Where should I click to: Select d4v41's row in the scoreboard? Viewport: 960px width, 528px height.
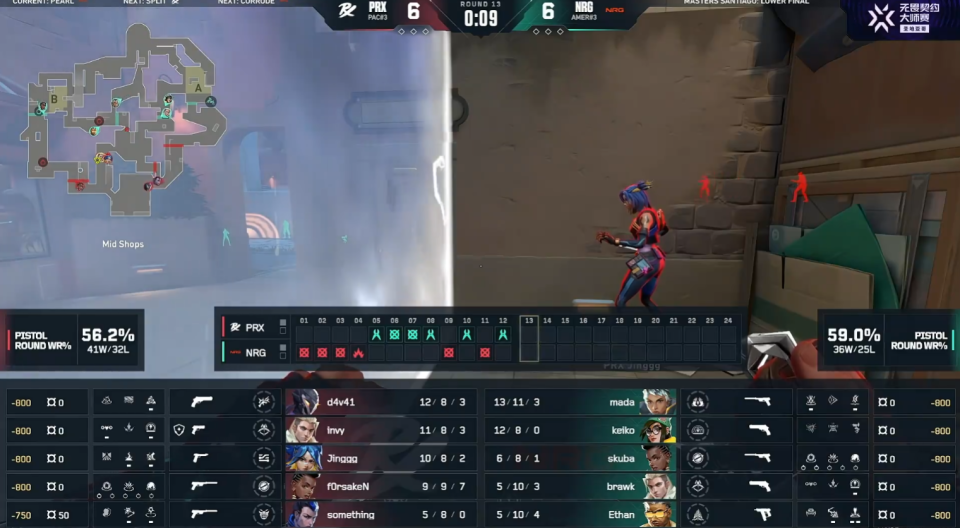(380, 402)
